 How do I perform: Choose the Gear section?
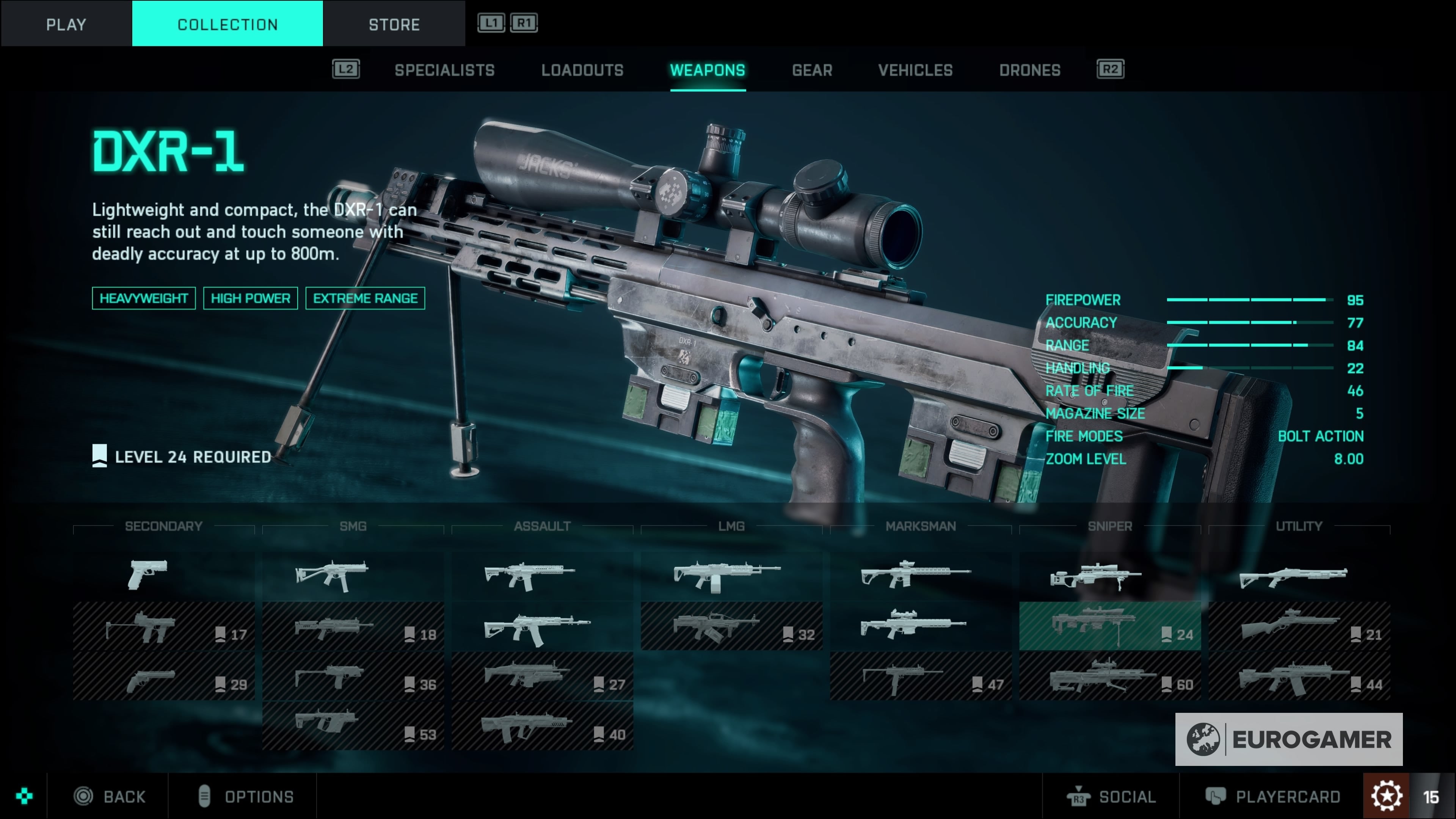click(812, 70)
